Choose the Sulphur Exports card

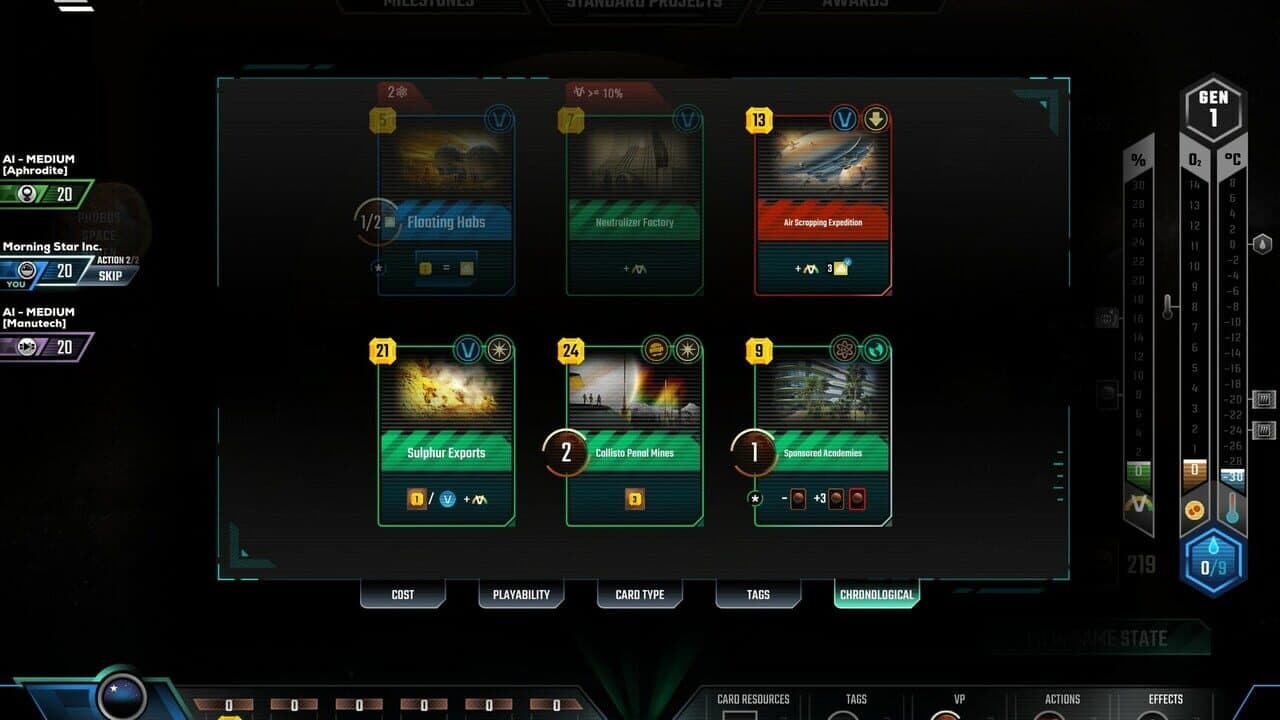pos(443,430)
